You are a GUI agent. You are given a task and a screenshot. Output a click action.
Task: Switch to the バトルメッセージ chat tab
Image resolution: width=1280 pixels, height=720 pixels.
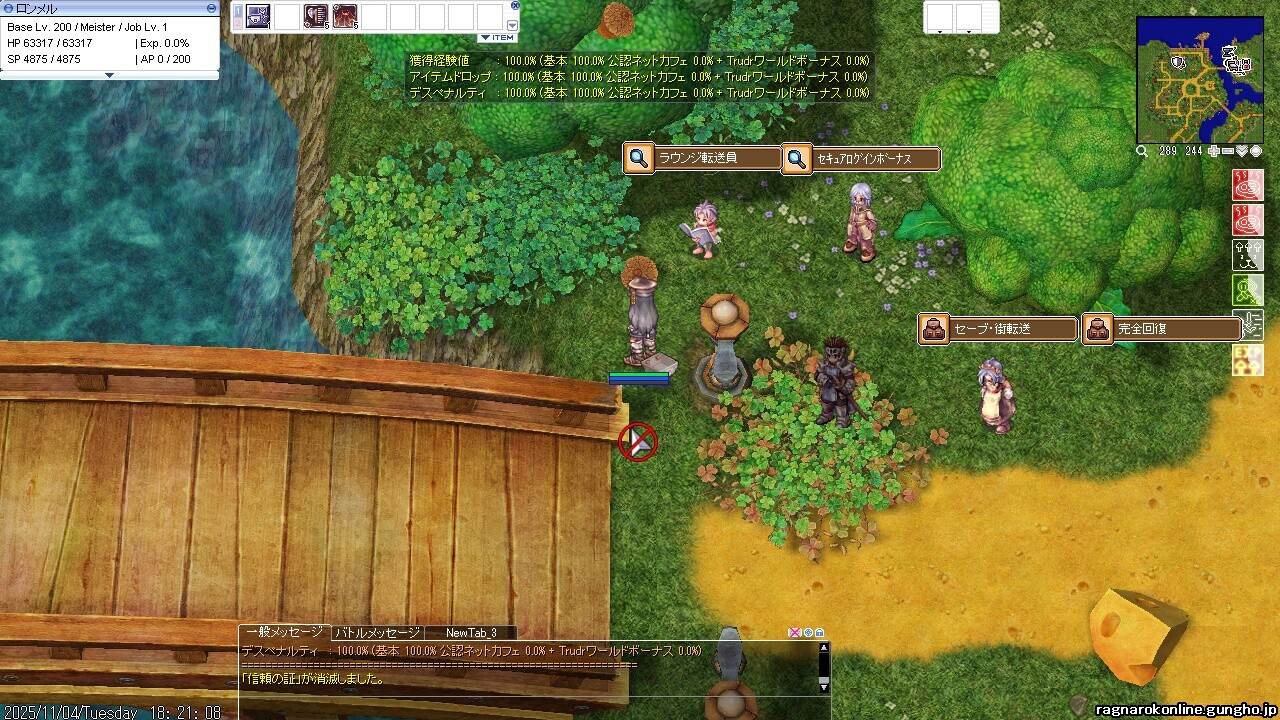pos(377,633)
